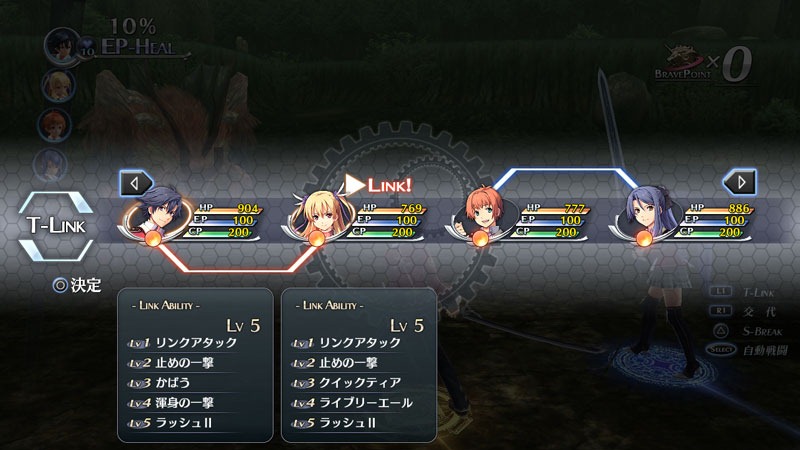The height and width of the screenshot is (450, 800).
Task: Click the orange-haired character's small turn-order portrait
Action: (52, 123)
